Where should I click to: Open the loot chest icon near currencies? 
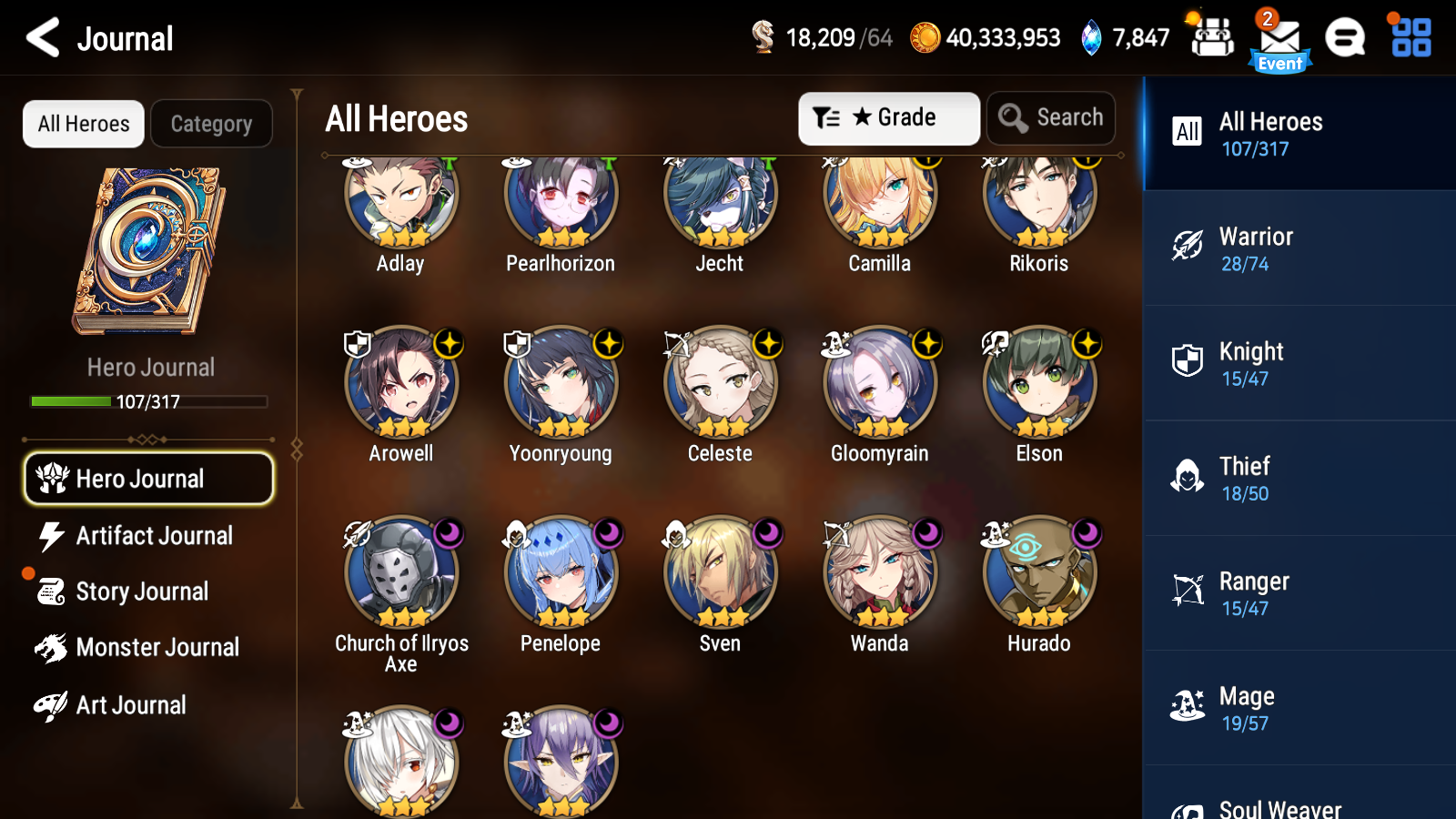tap(1212, 38)
